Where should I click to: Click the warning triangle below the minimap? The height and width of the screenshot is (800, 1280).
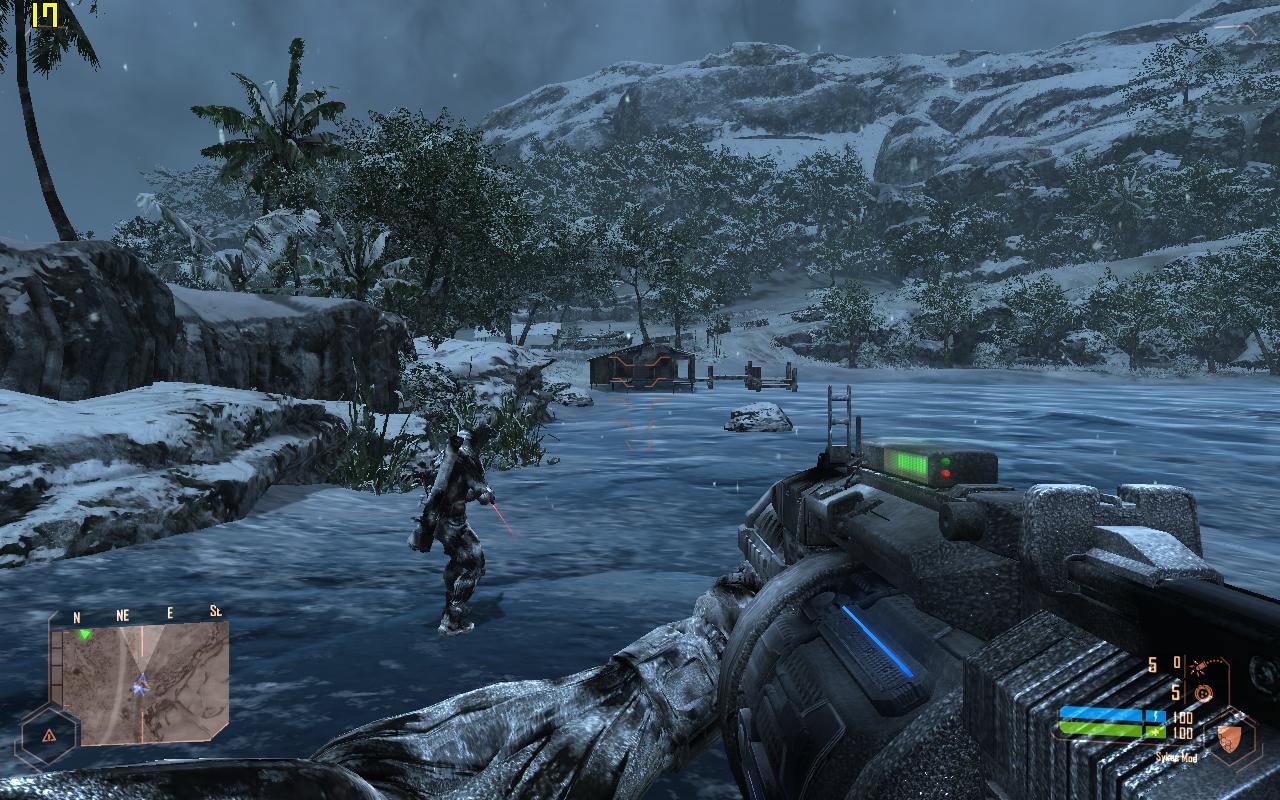coord(49,735)
